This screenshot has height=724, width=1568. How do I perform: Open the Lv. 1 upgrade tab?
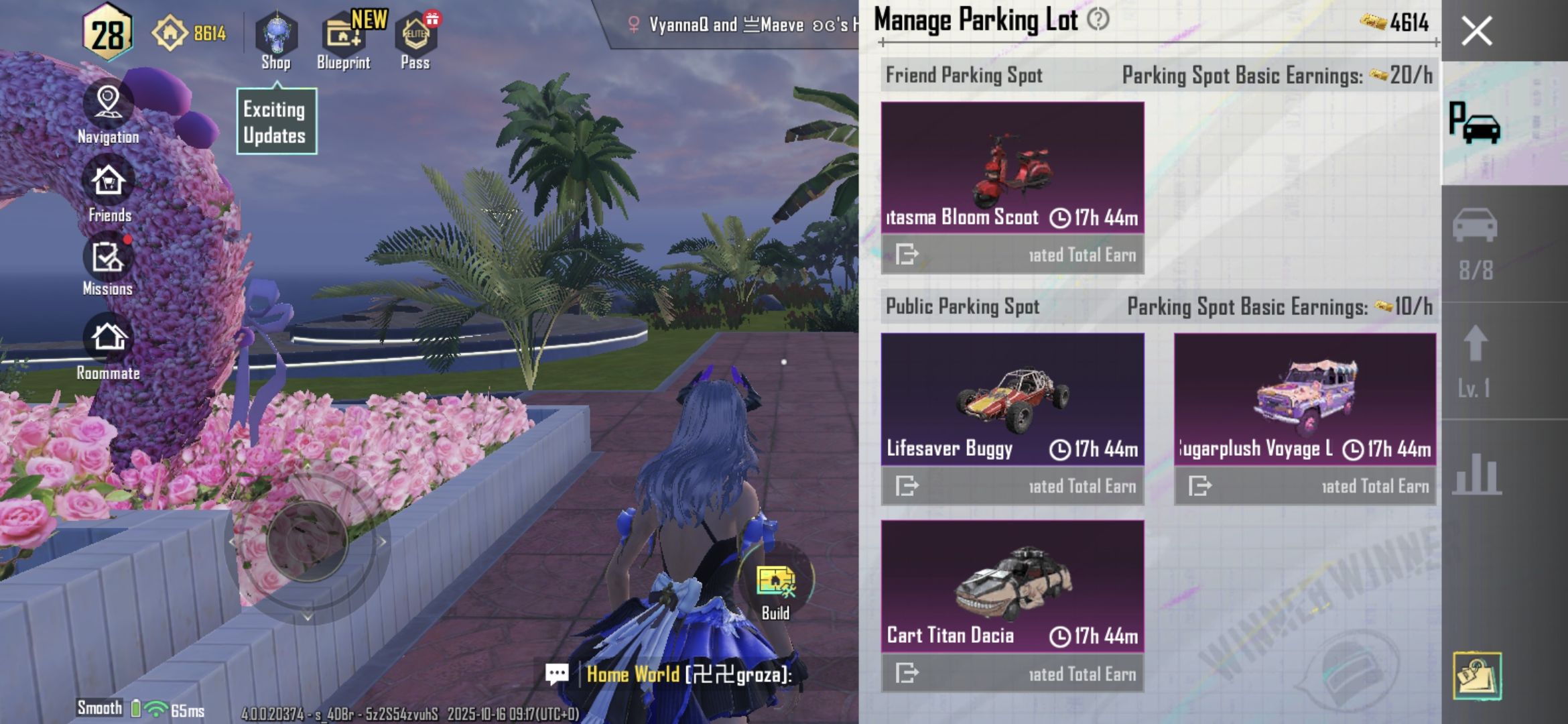(1475, 362)
